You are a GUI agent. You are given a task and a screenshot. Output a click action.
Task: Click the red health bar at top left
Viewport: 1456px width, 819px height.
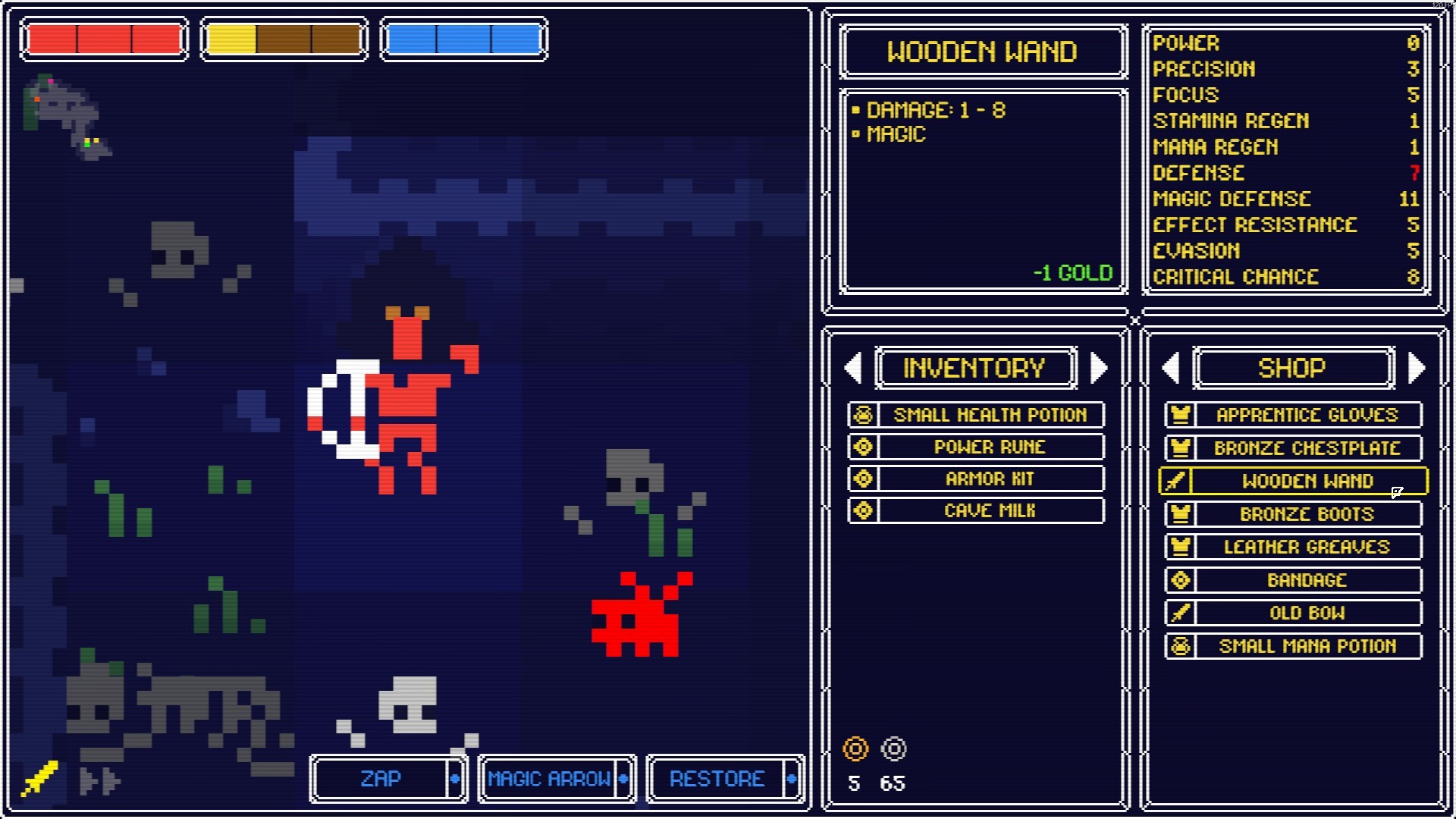point(103,39)
